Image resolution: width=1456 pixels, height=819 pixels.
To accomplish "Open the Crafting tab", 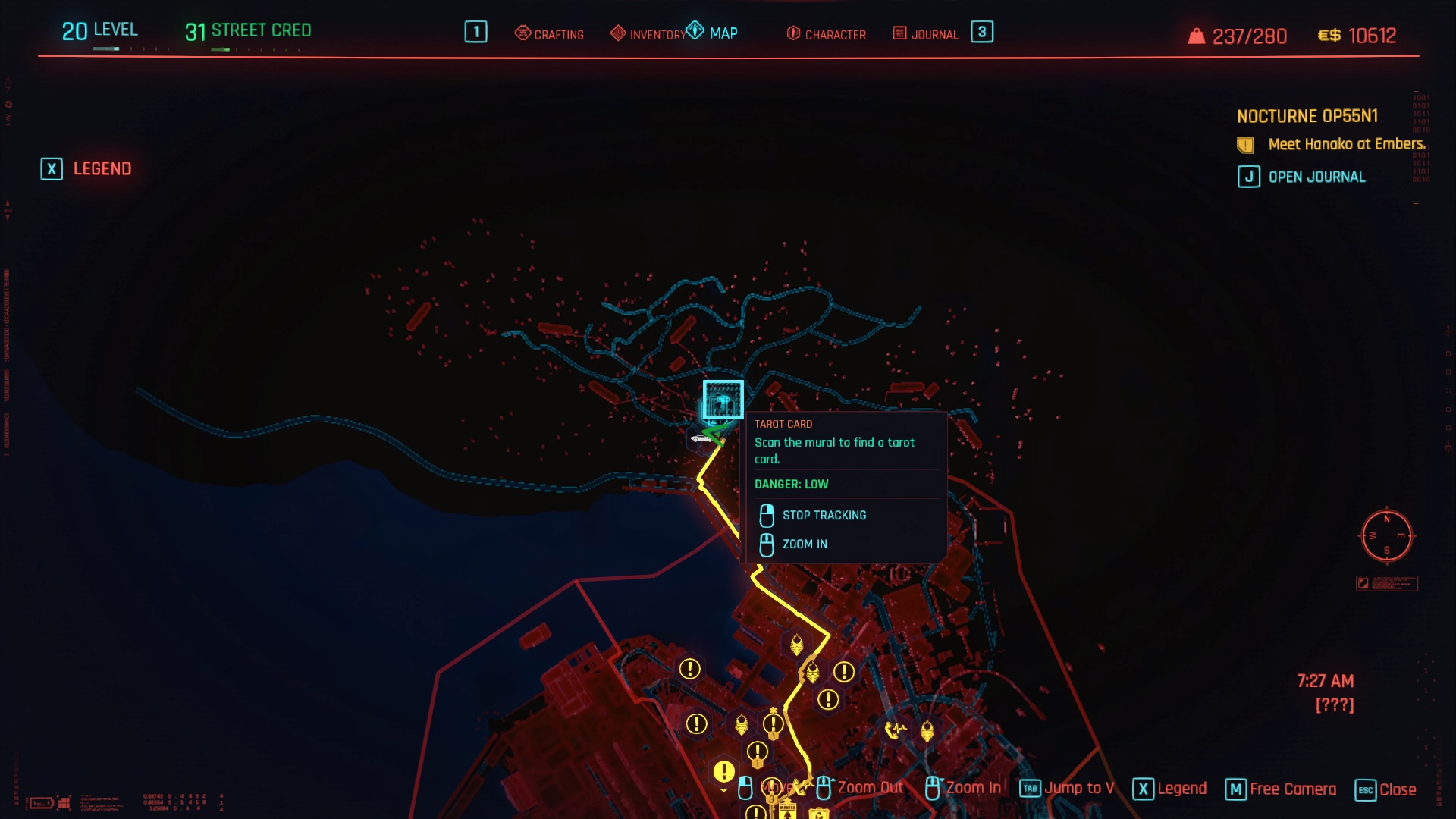I will pyautogui.click(x=550, y=34).
